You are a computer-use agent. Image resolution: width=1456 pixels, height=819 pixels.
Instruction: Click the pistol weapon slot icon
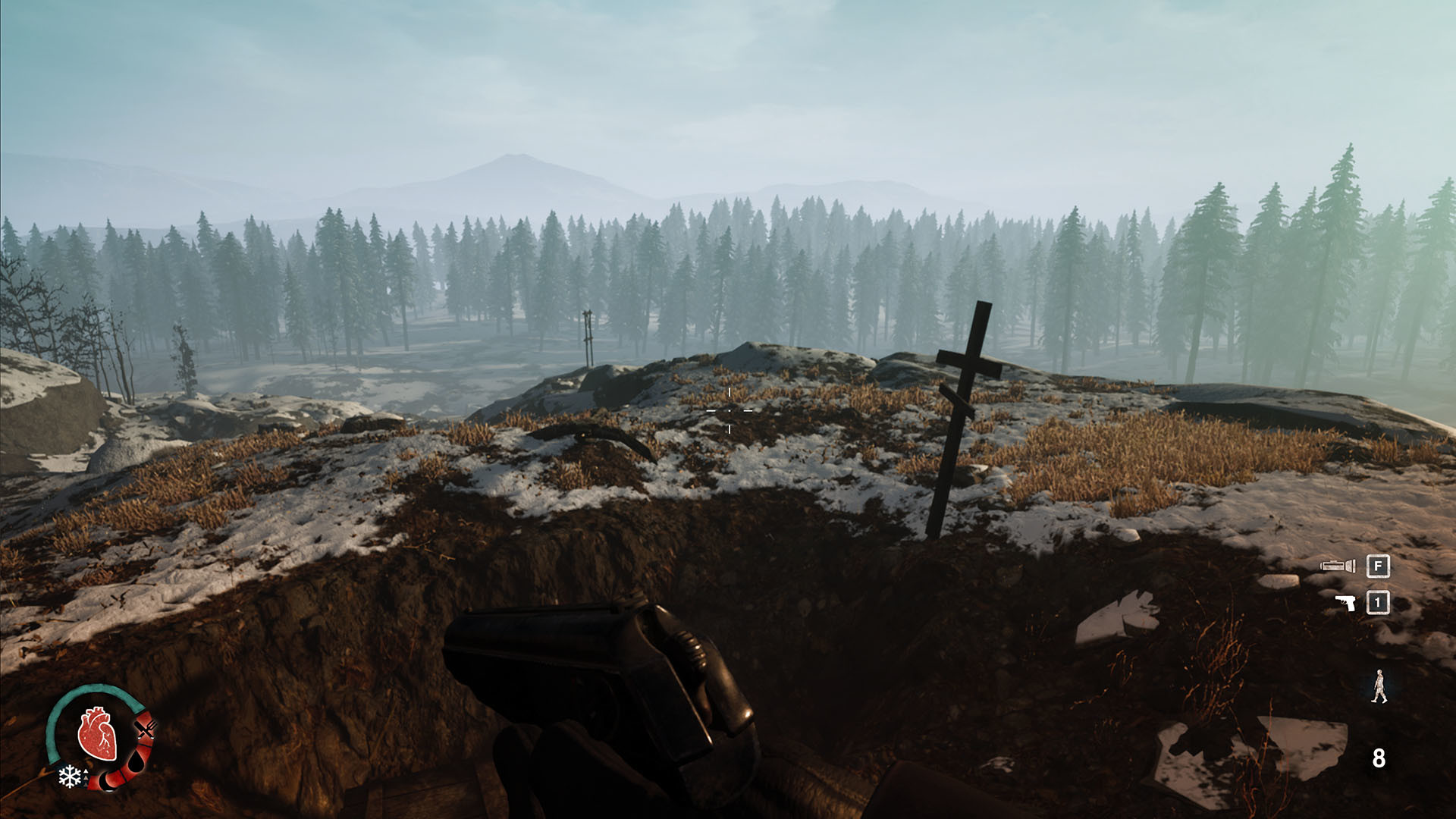click(x=1345, y=602)
